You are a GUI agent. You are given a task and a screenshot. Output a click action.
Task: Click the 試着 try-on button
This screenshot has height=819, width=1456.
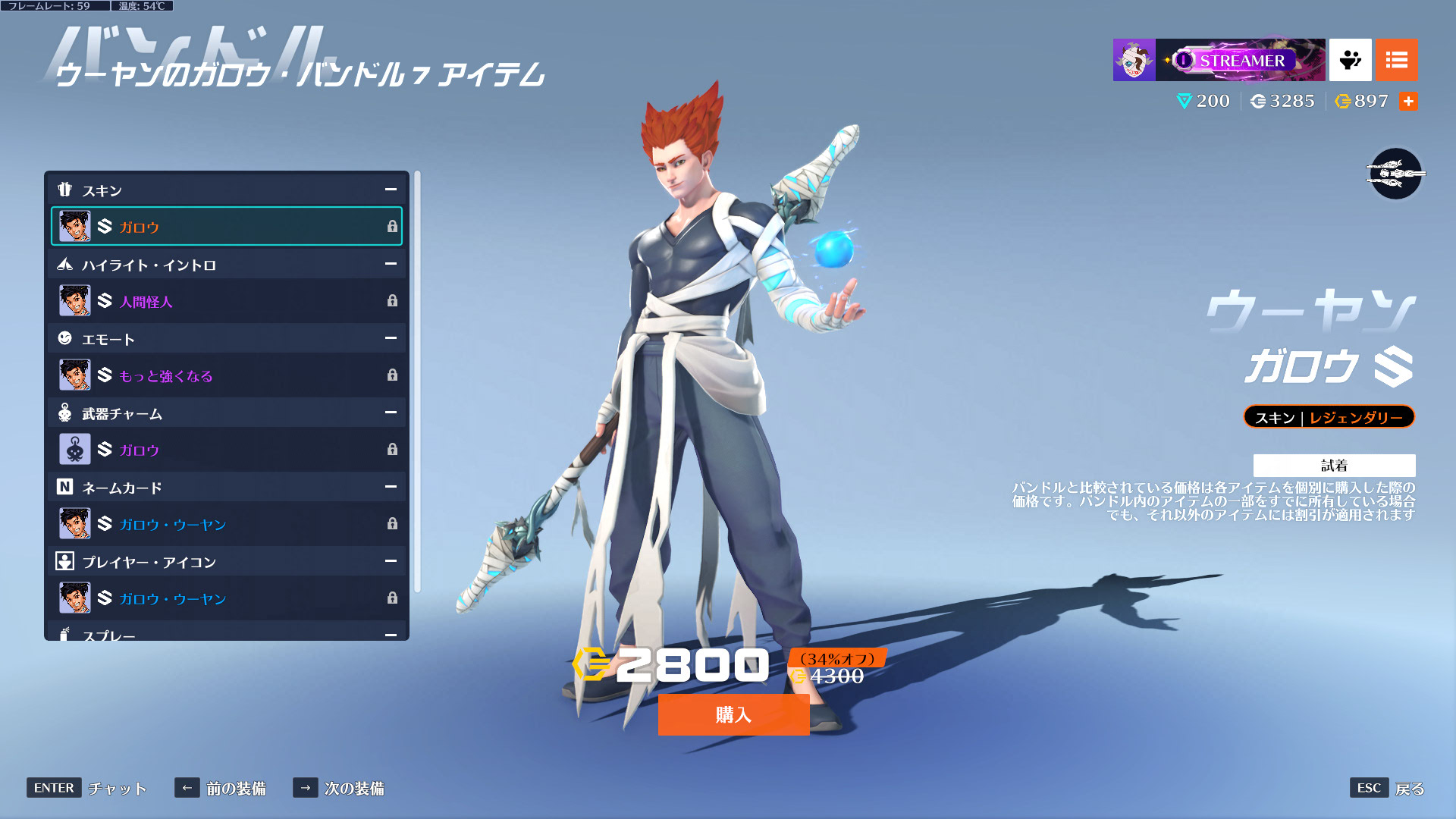pyautogui.click(x=1334, y=465)
